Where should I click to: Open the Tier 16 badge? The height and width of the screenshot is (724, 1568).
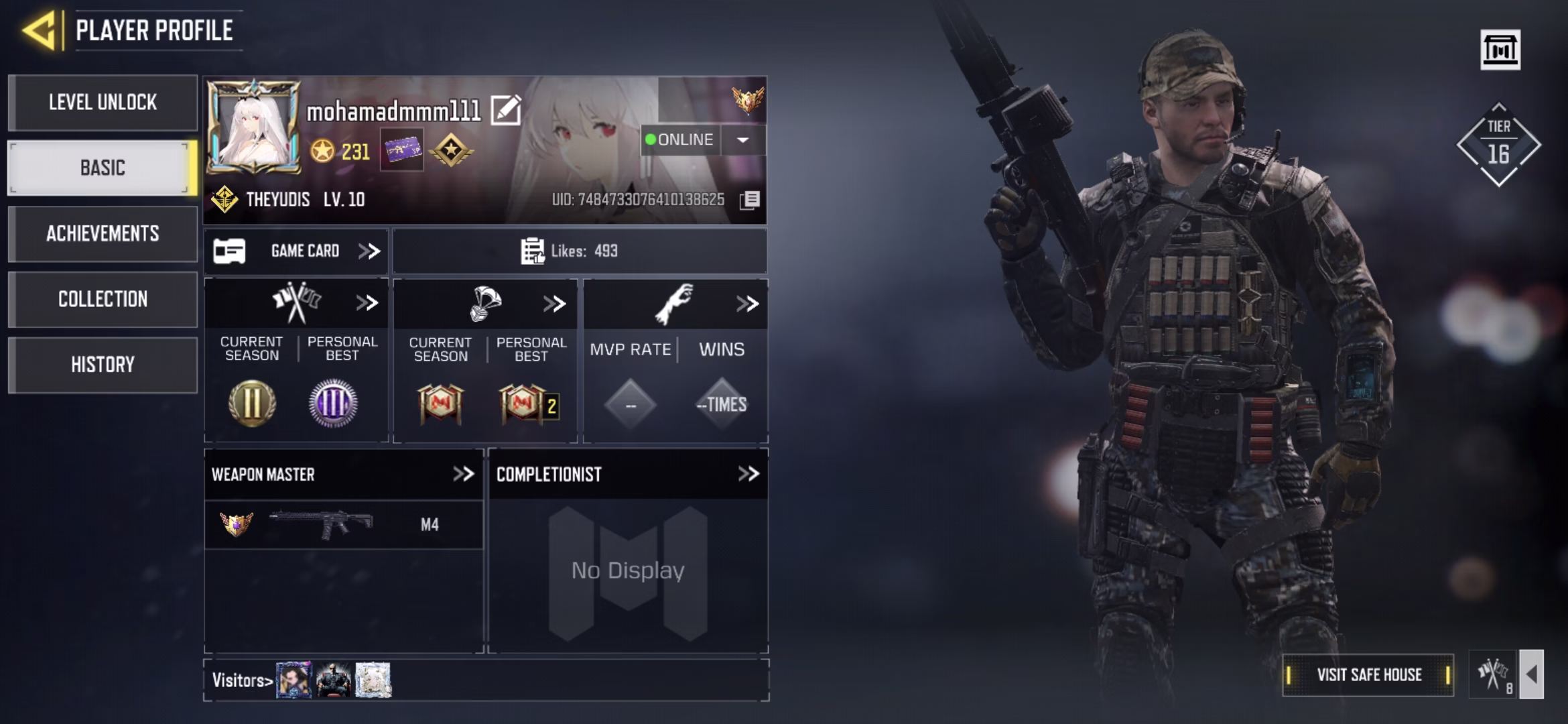[1498, 145]
